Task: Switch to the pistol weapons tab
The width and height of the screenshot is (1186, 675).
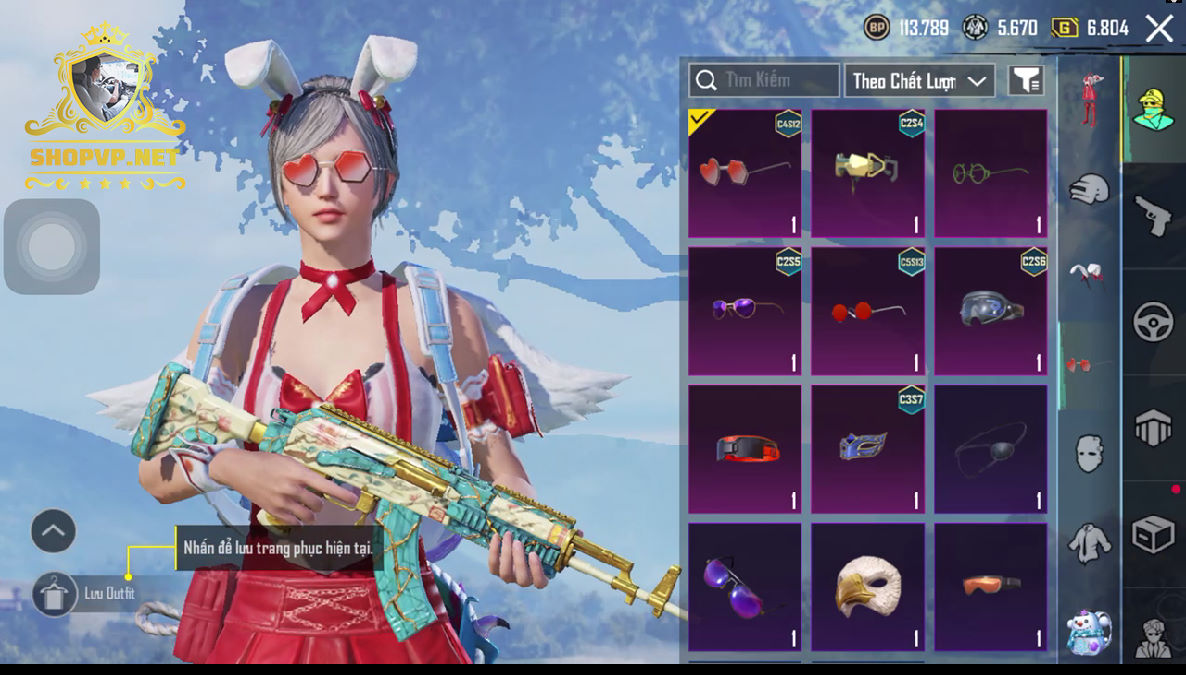Action: coord(1153,215)
